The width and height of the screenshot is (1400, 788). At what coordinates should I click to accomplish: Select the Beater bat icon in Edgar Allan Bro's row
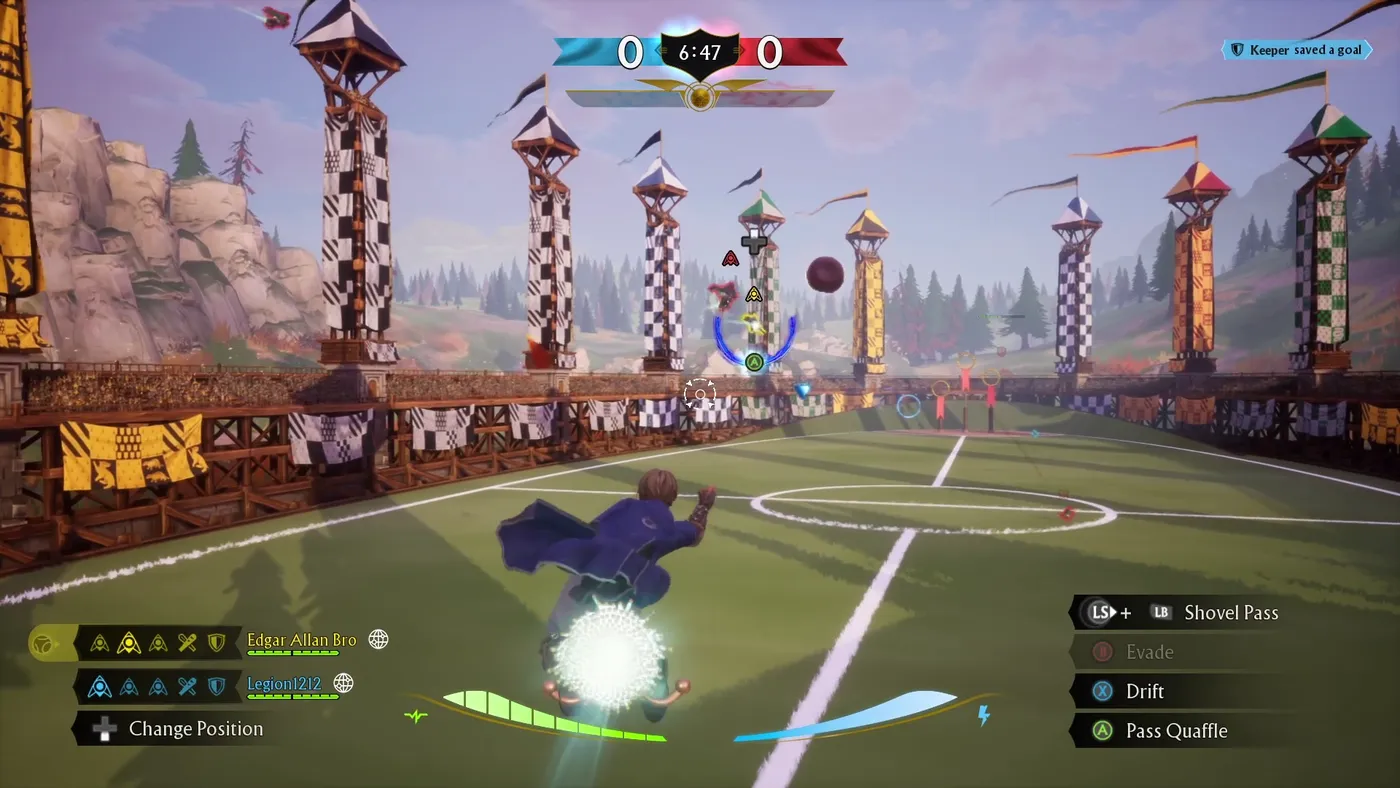(185, 641)
